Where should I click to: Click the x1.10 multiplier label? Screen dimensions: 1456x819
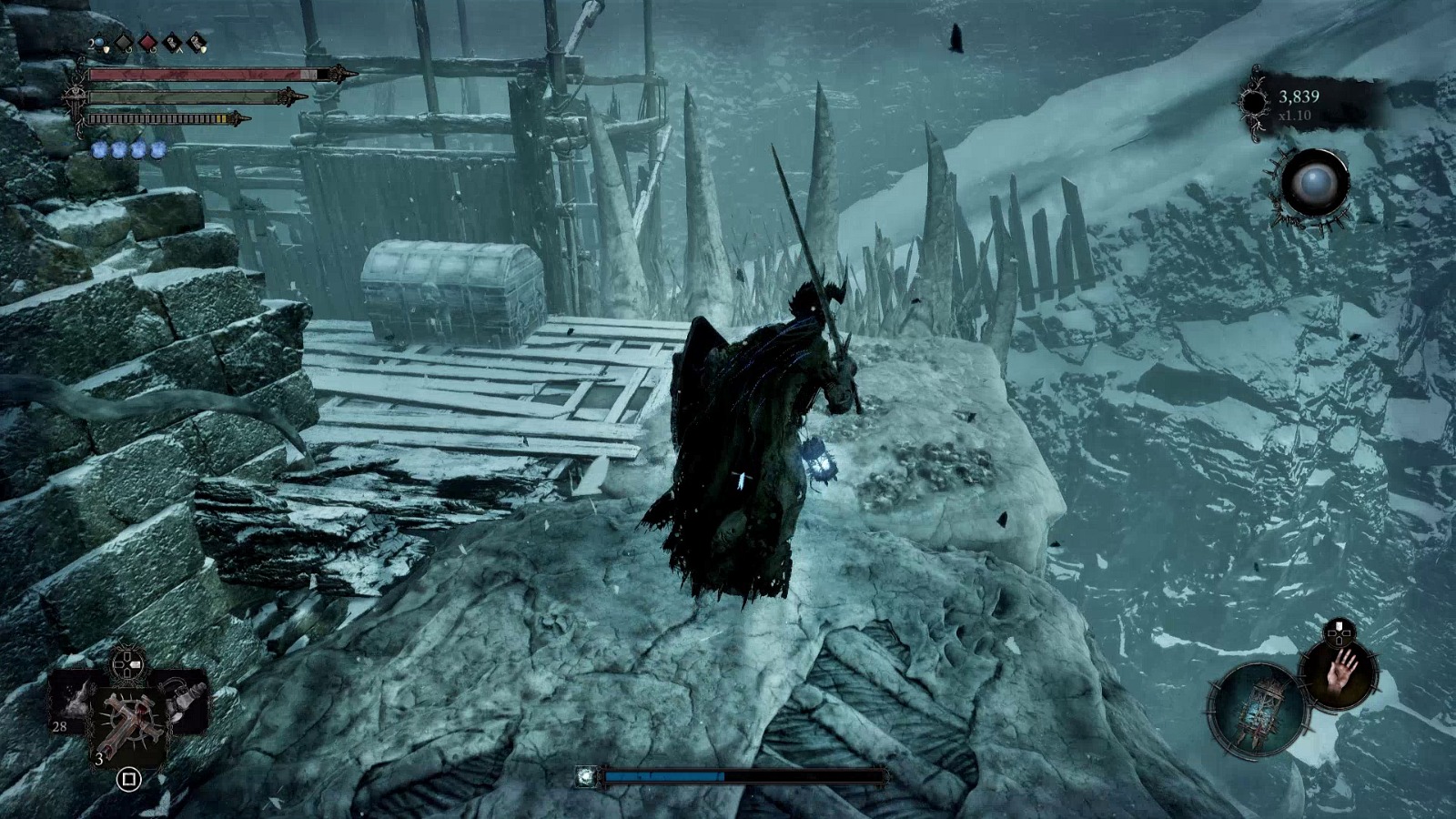[x=1293, y=114]
